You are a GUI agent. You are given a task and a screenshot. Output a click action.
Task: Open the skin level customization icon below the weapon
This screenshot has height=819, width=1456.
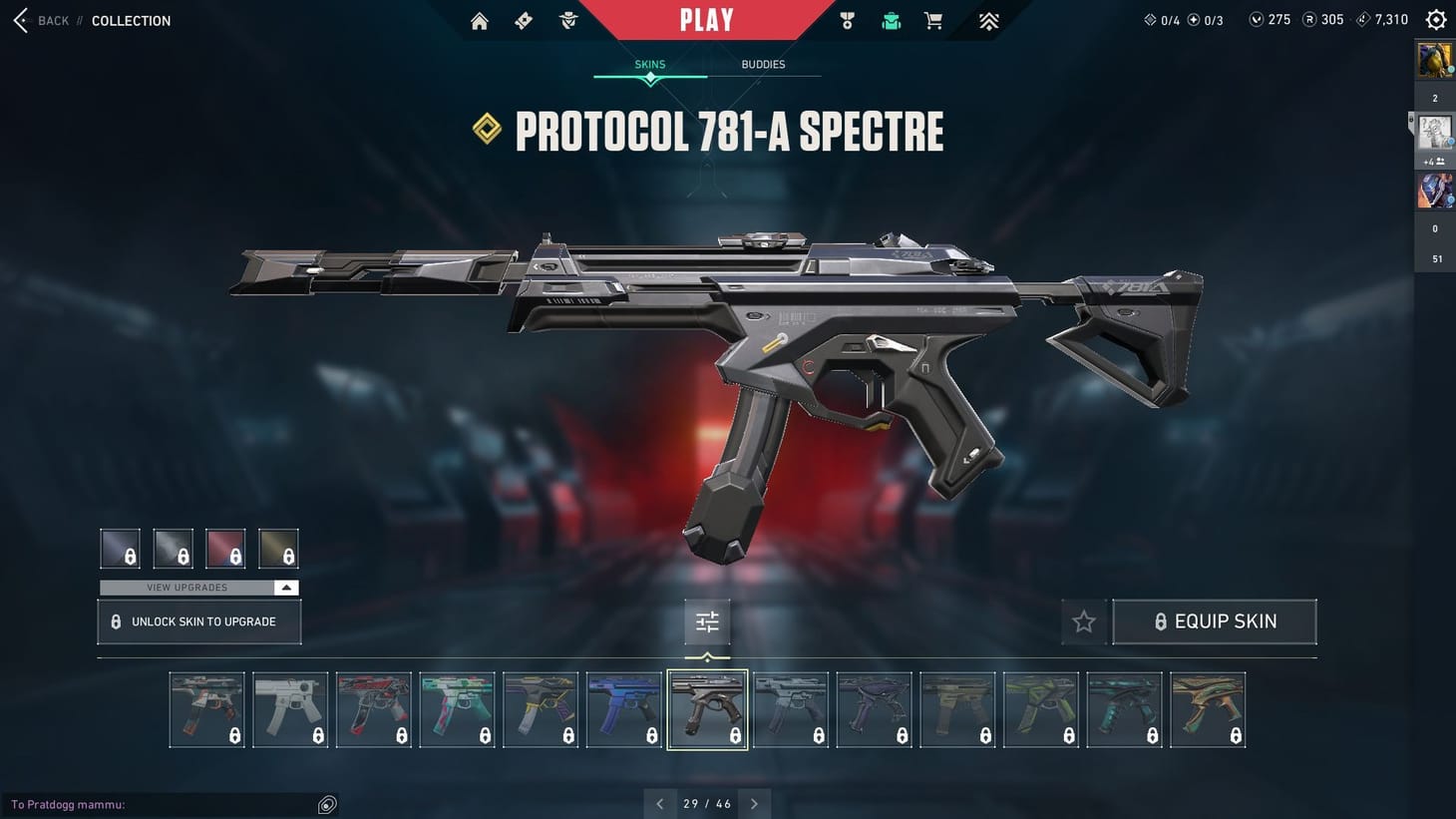pyautogui.click(x=707, y=620)
